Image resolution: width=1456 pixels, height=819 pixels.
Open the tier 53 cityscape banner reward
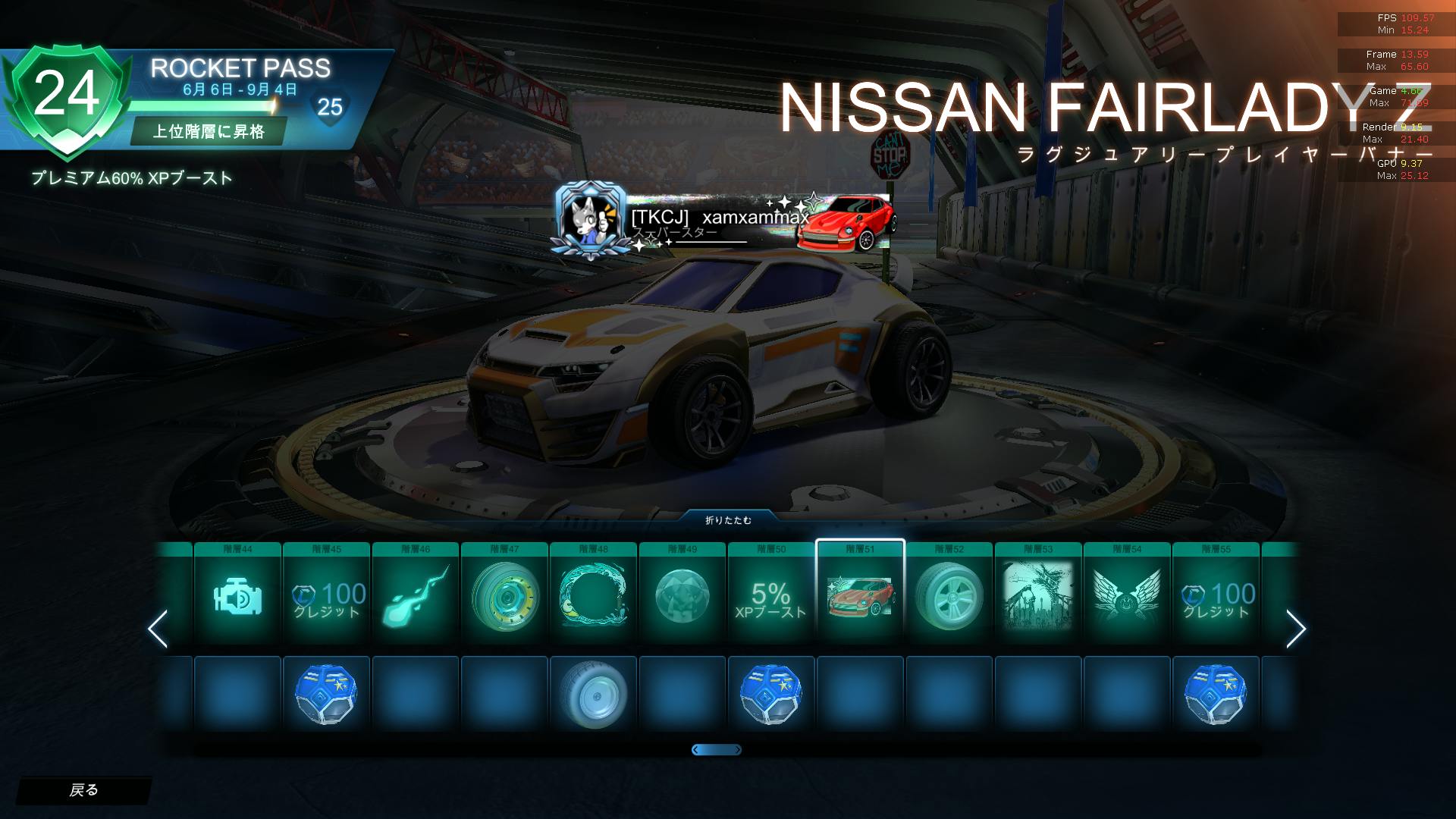1037,595
